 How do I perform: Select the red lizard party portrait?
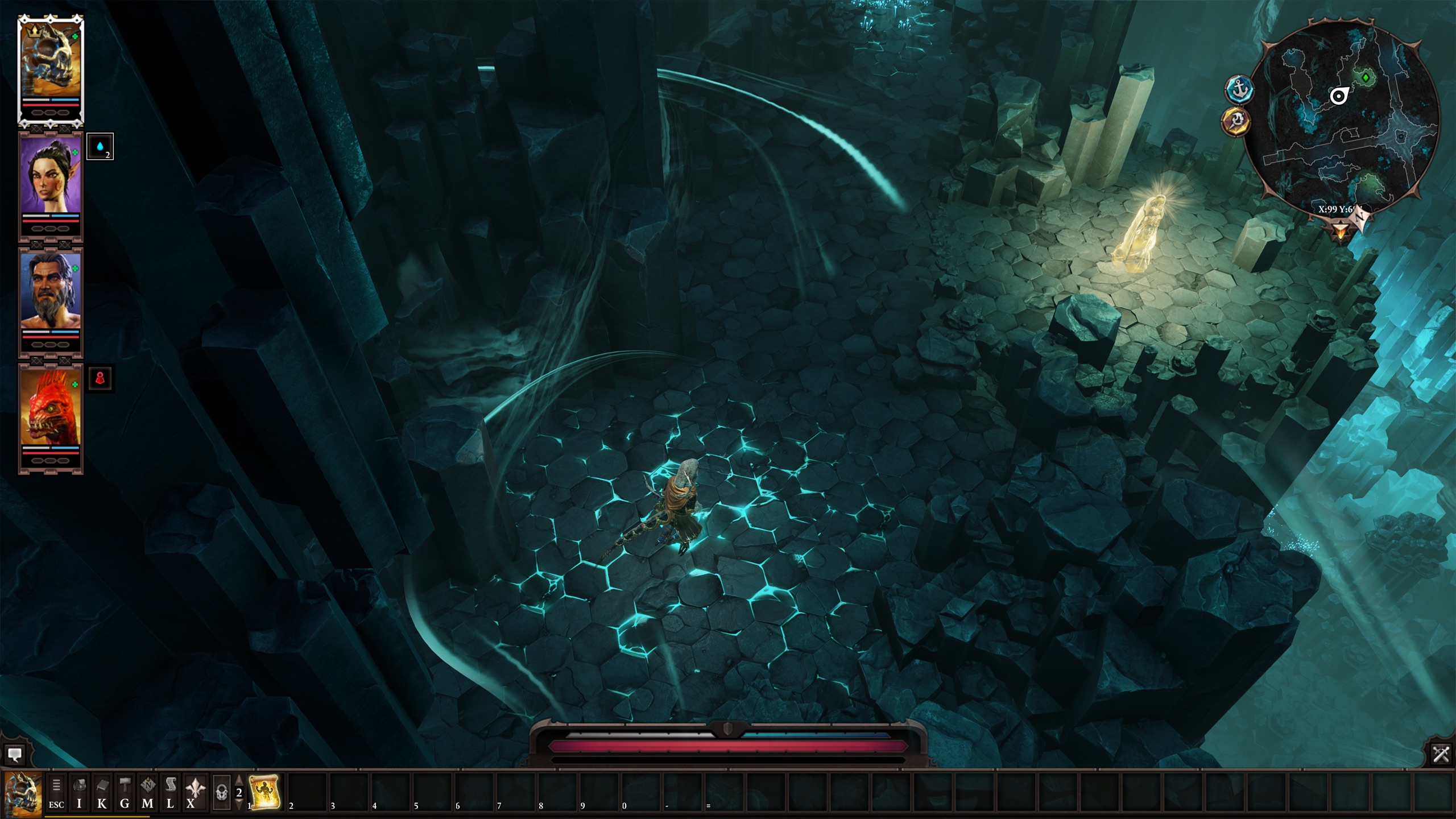point(51,407)
